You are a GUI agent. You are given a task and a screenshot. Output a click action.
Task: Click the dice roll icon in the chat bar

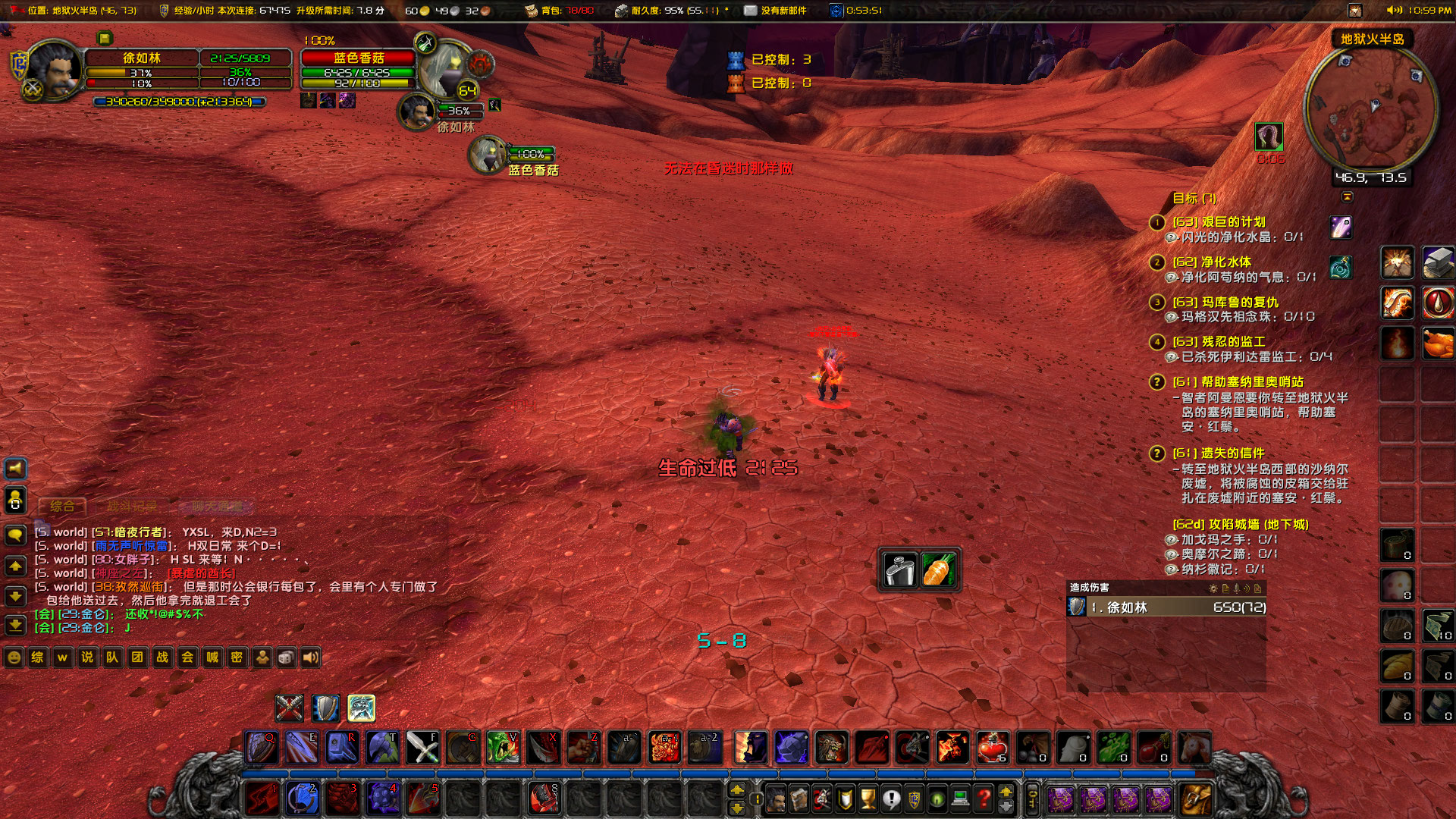(x=284, y=657)
